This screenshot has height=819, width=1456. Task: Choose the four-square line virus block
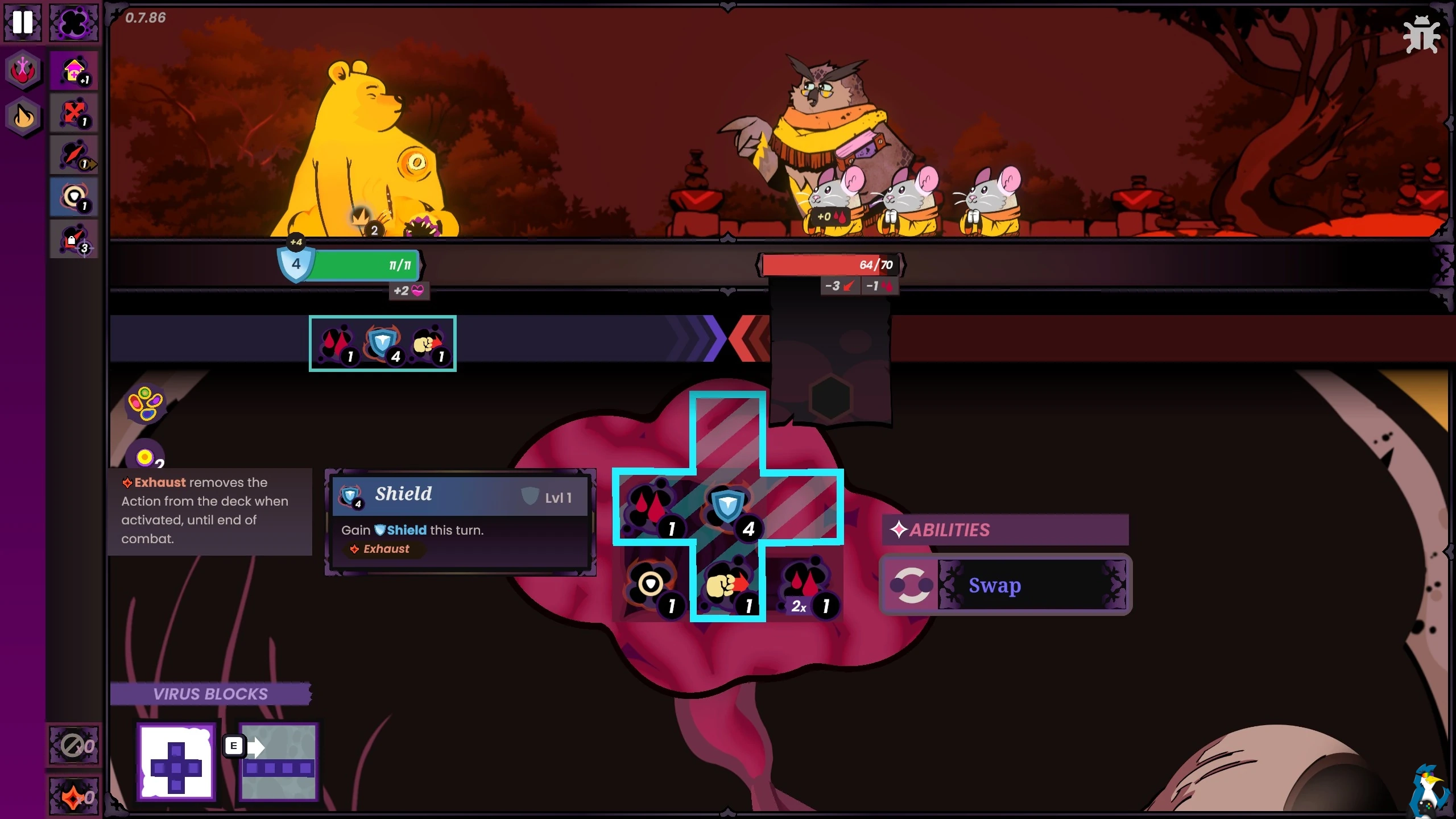(x=278, y=762)
